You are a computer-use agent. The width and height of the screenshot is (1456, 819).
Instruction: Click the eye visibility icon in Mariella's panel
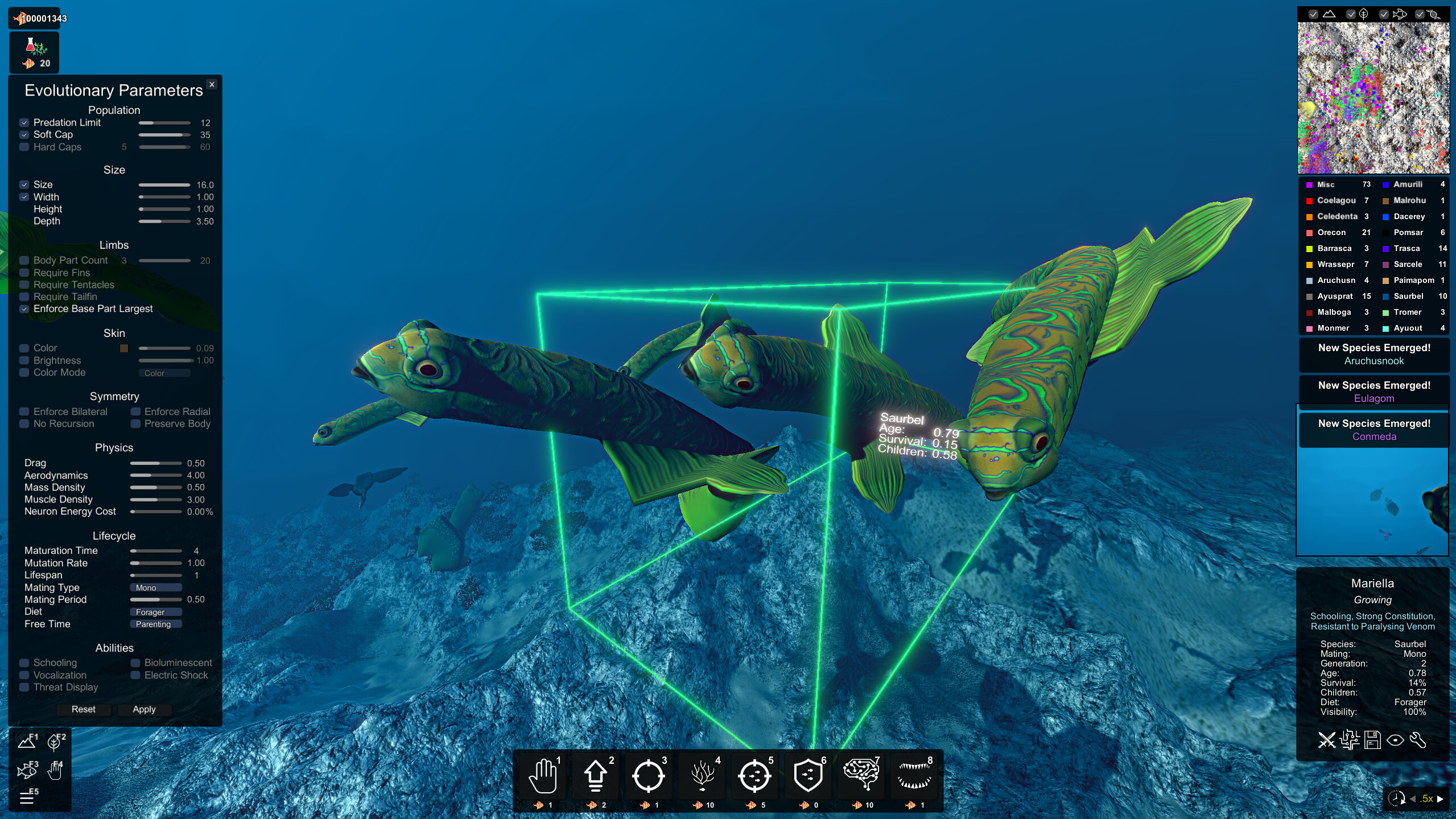pyautogui.click(x=1396, y=742)
